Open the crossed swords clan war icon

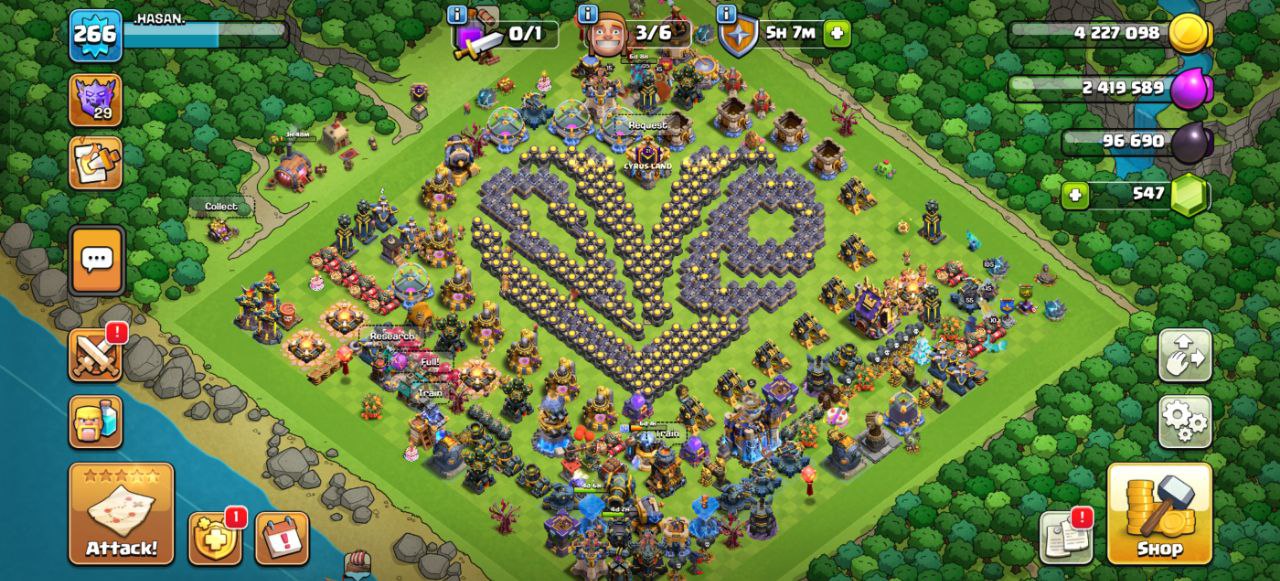pos(96,355)
